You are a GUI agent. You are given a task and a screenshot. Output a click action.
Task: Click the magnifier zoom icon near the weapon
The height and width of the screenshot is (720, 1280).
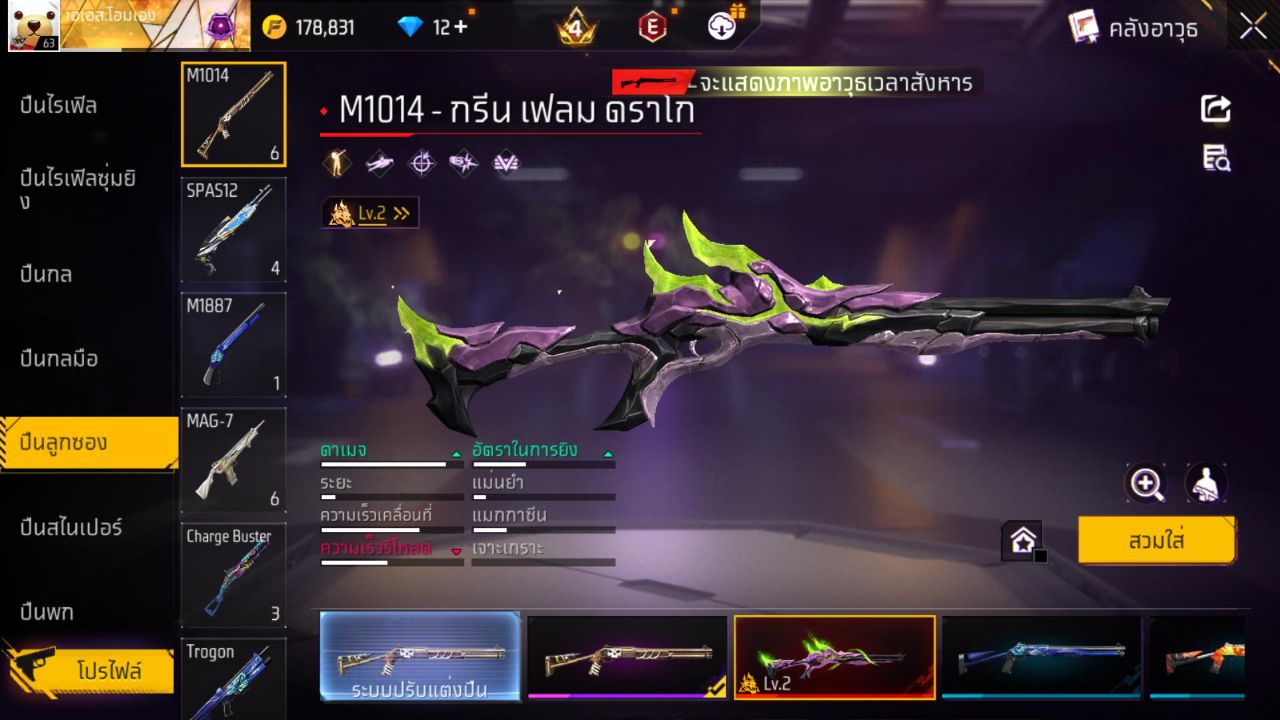point(1146,483)
